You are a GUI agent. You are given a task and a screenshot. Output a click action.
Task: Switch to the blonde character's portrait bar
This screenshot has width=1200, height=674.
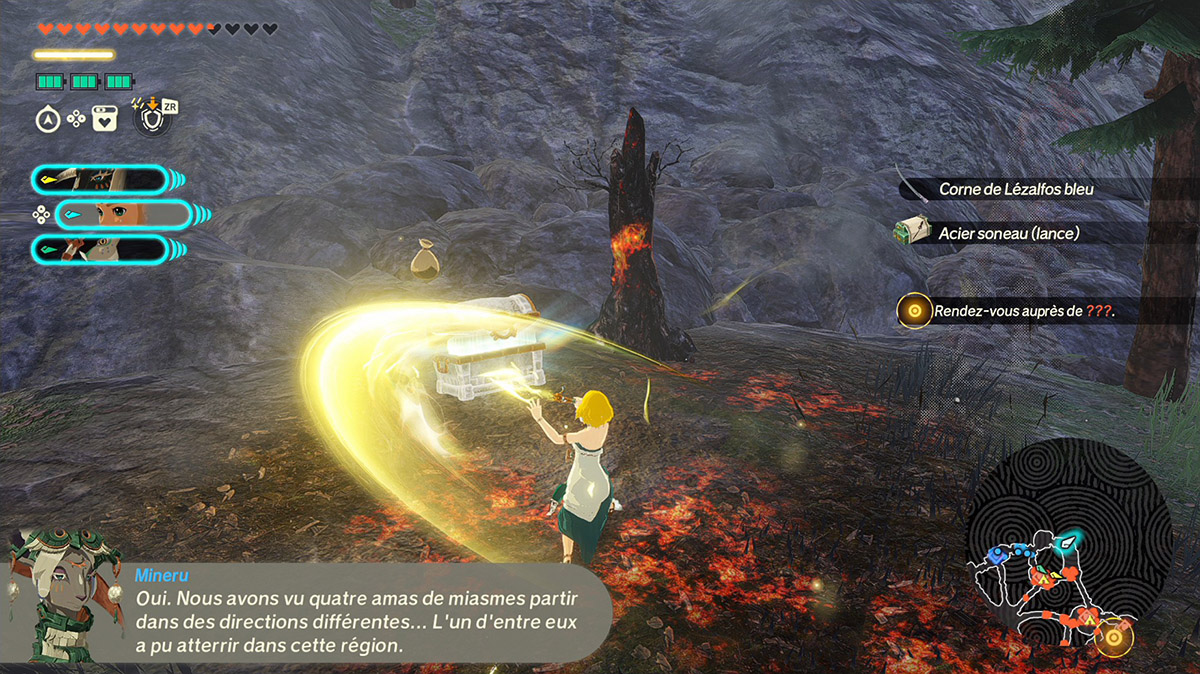pyautogui.click(x=123, y=214)
